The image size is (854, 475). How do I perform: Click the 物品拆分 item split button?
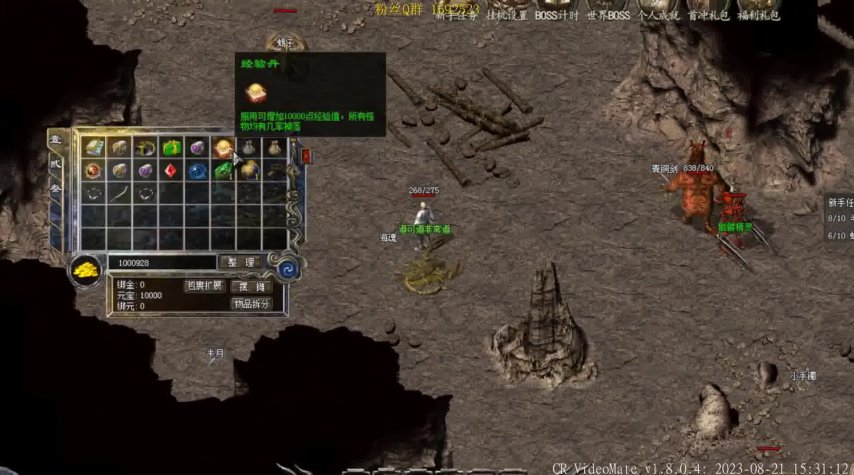pyautogui.click(x=251, y=304)
